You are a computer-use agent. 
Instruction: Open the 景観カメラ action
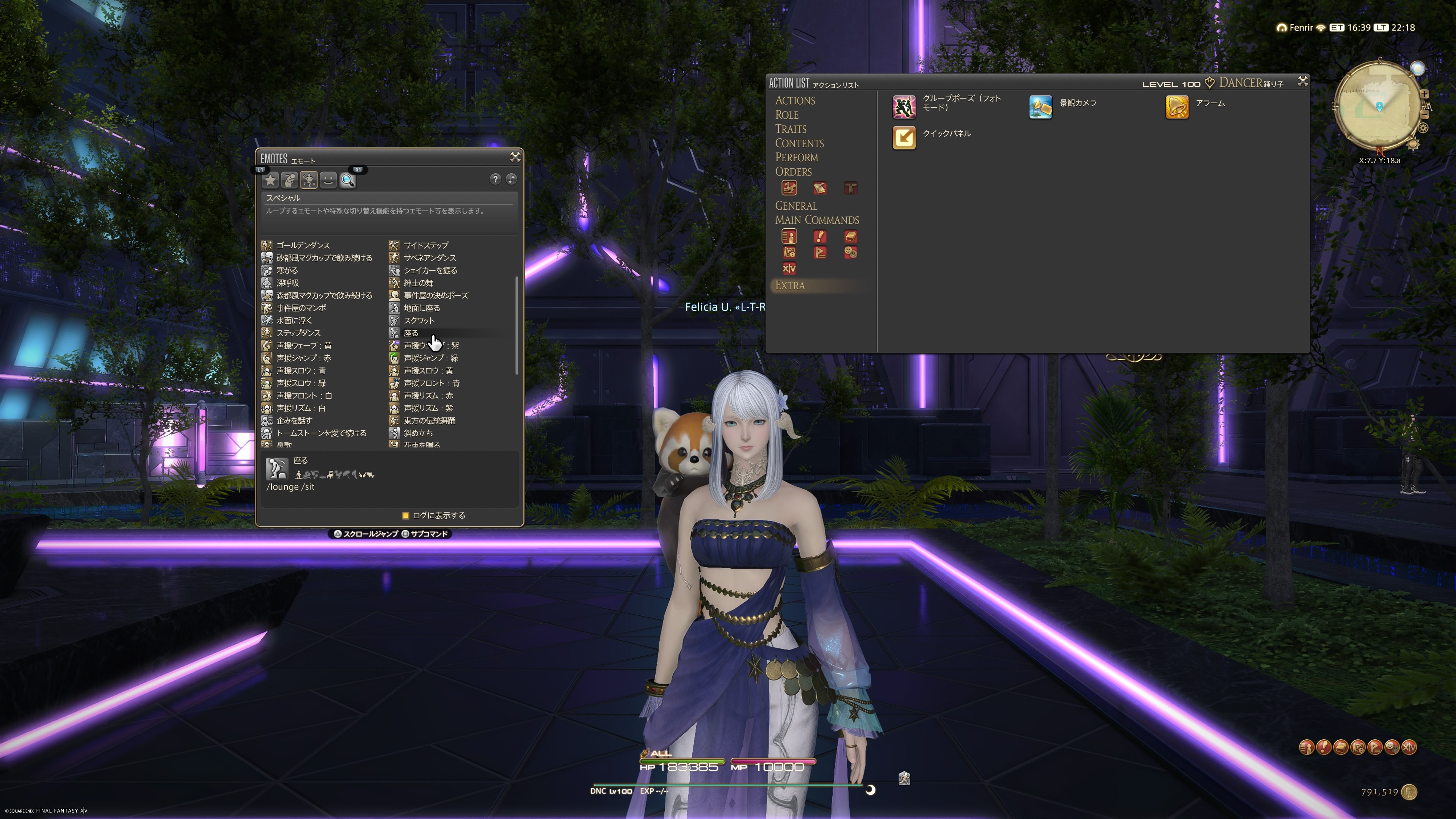[x=1040, y=107]
